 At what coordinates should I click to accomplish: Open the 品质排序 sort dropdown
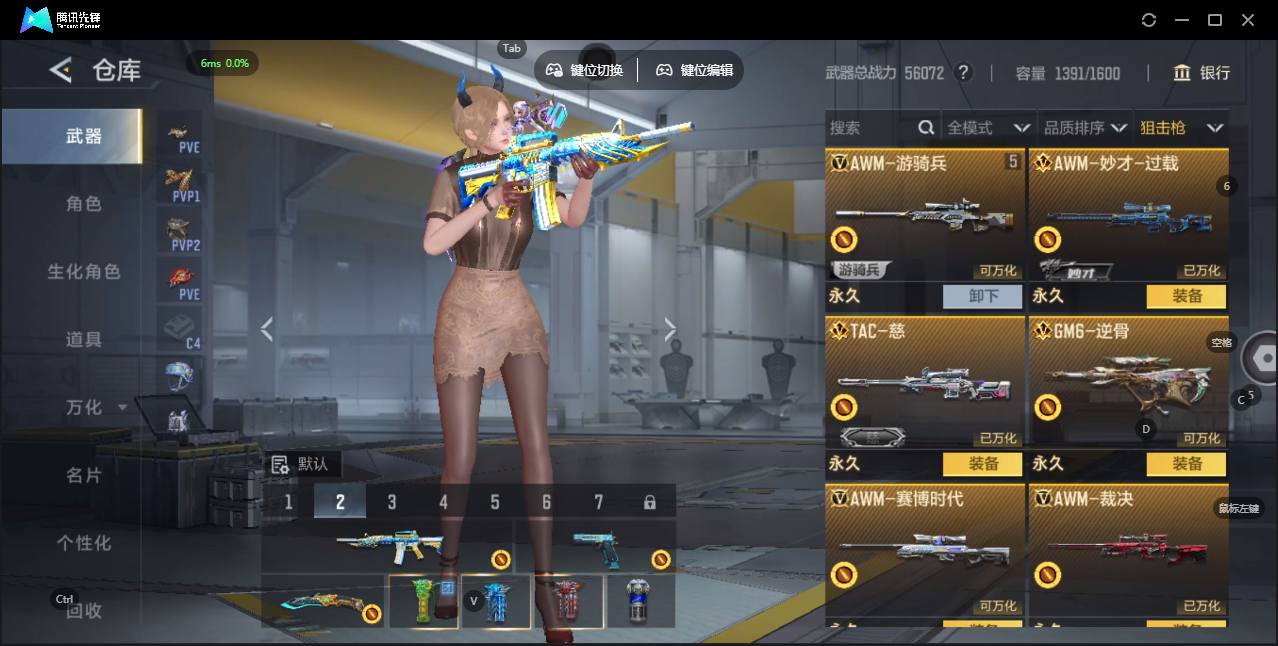1085,128
